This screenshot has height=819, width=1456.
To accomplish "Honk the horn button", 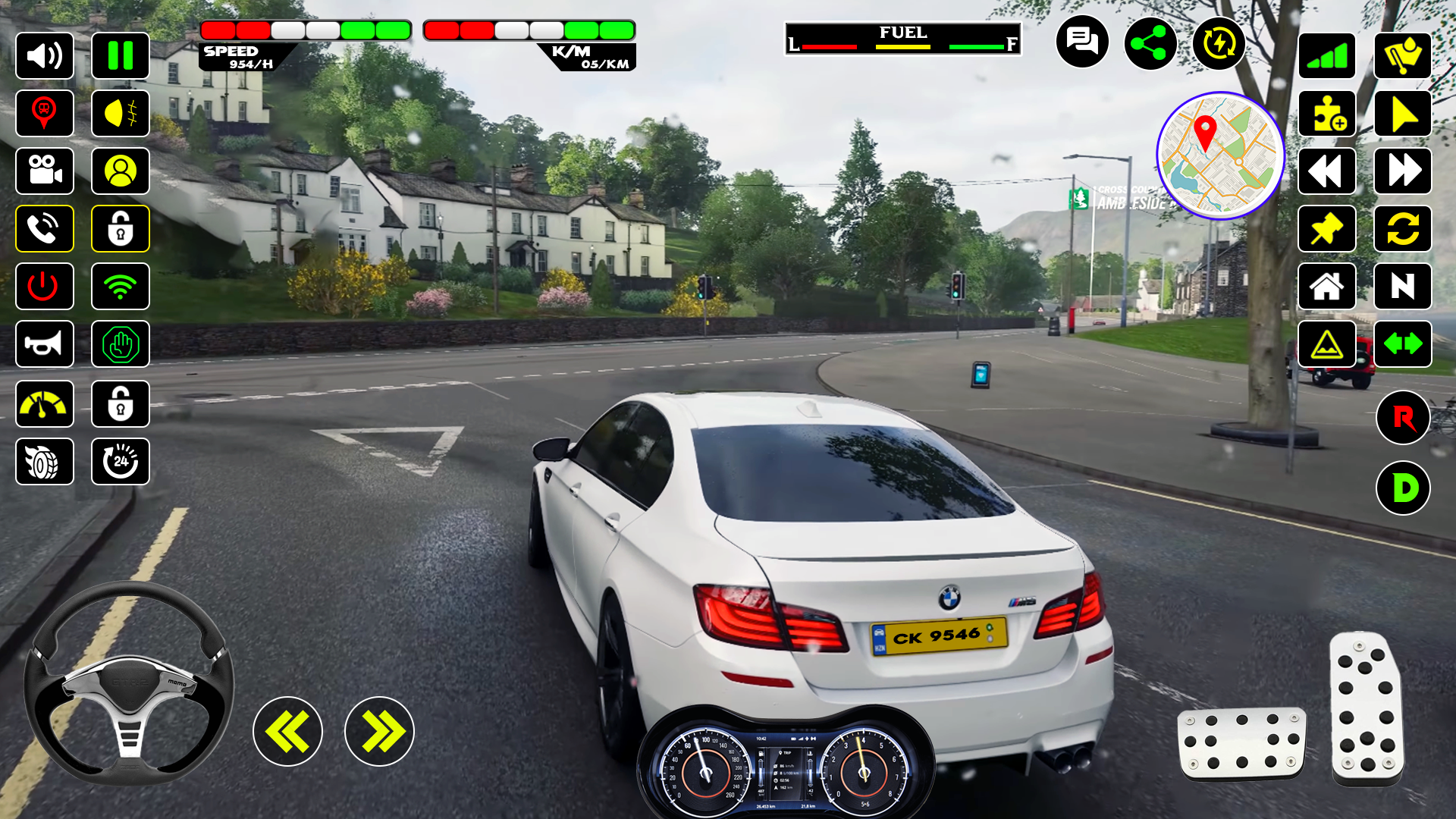I will pos(45,344).
